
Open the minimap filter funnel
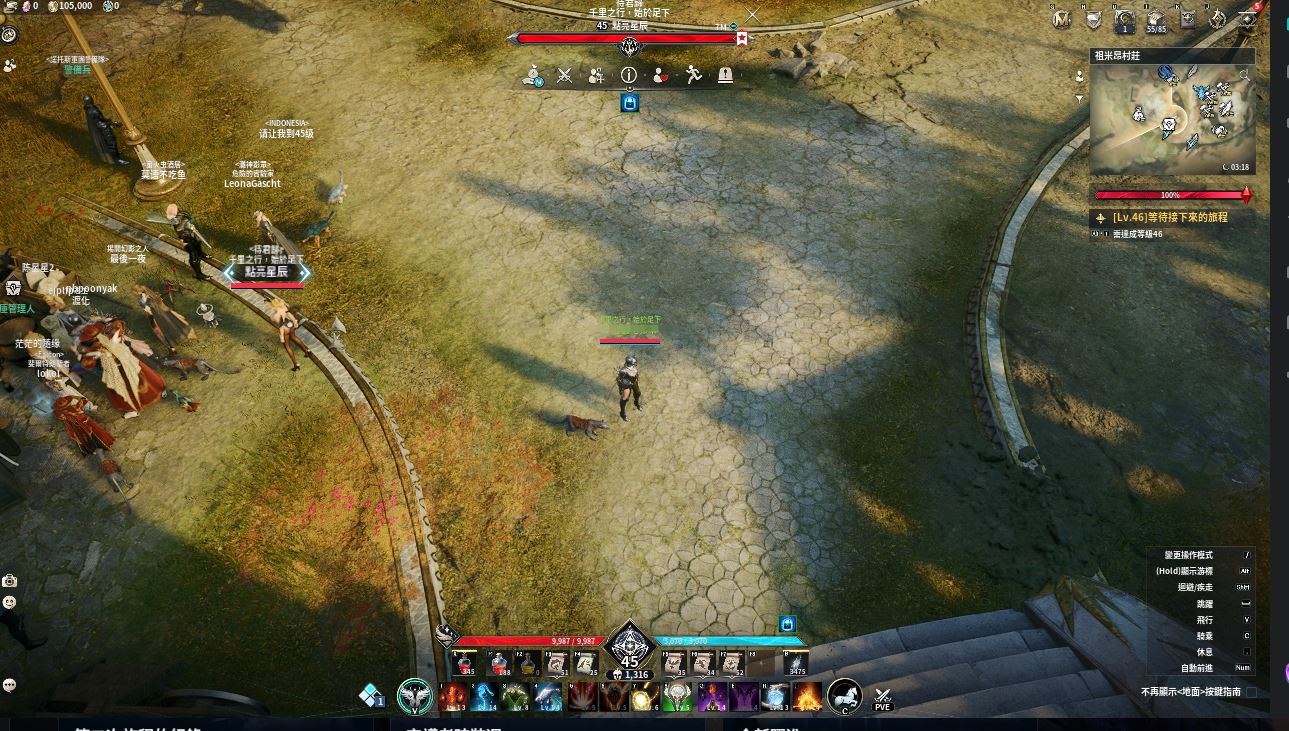(1079, 99)
